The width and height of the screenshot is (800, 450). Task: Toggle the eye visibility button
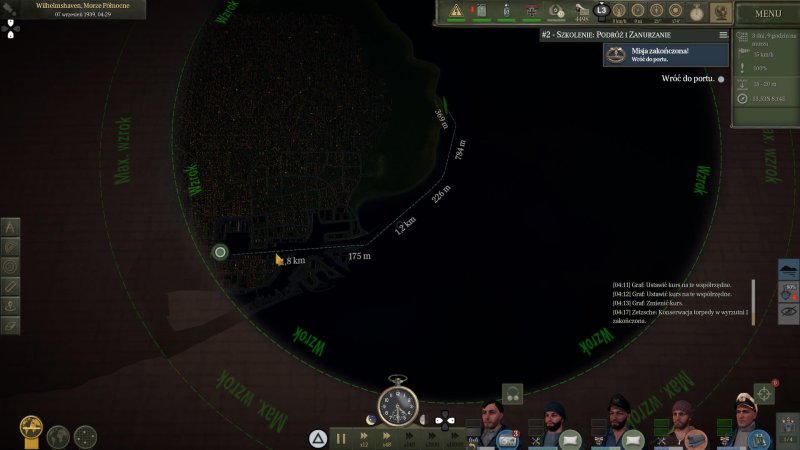point(789,312)
